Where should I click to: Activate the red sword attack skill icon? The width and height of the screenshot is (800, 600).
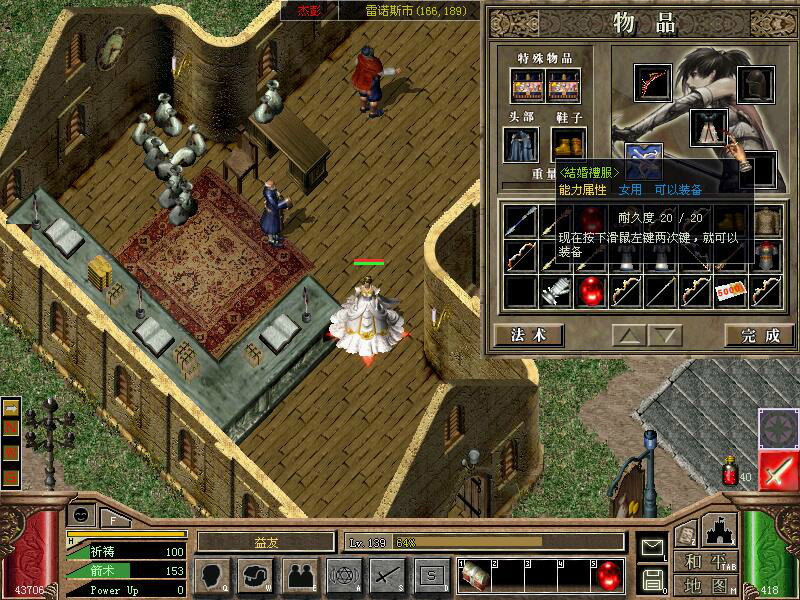(778, 470)
